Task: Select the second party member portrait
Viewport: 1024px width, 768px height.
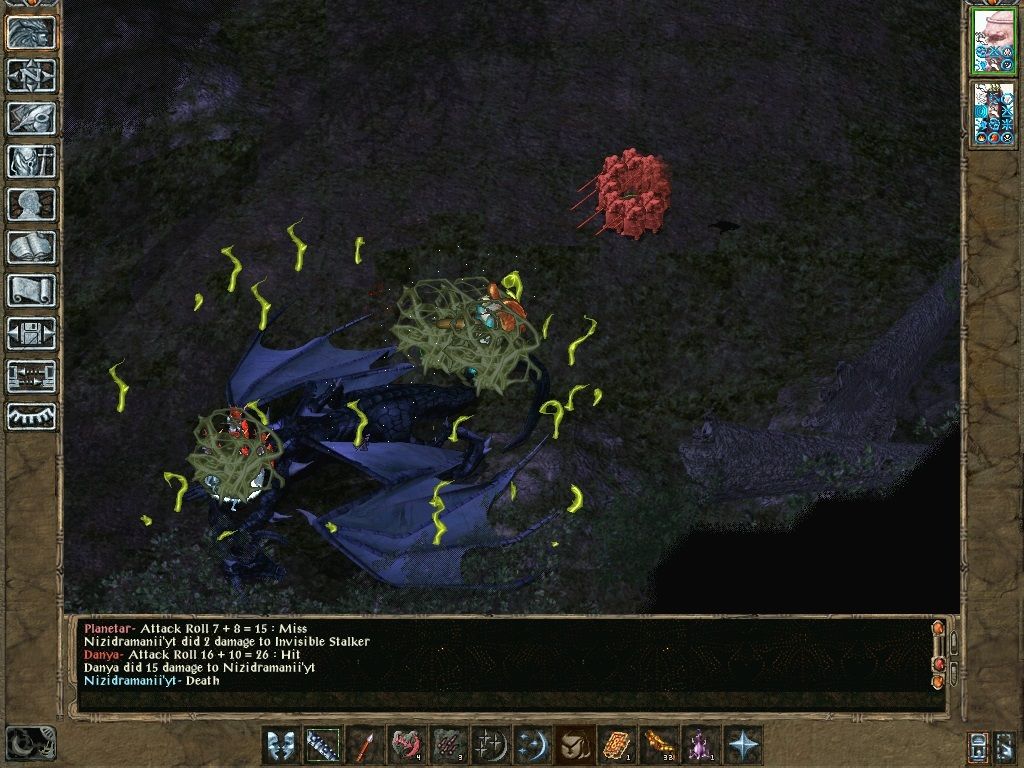Action: click(994, 113)
